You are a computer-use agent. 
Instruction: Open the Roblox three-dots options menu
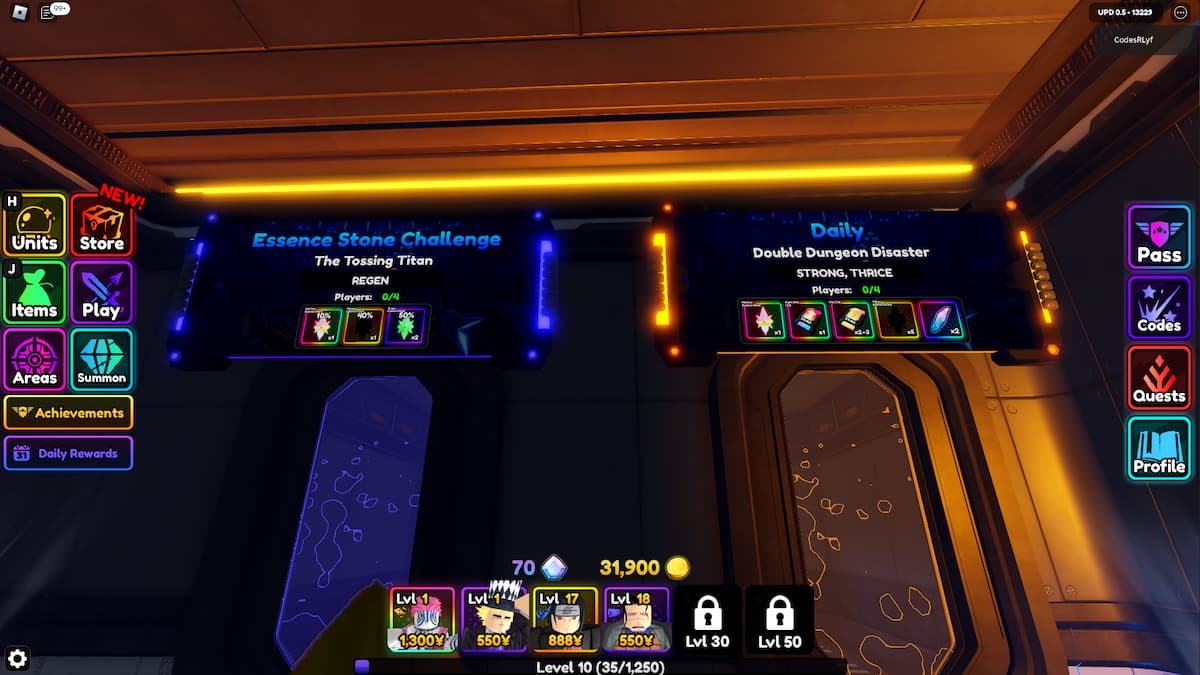tap(1179, 12)
